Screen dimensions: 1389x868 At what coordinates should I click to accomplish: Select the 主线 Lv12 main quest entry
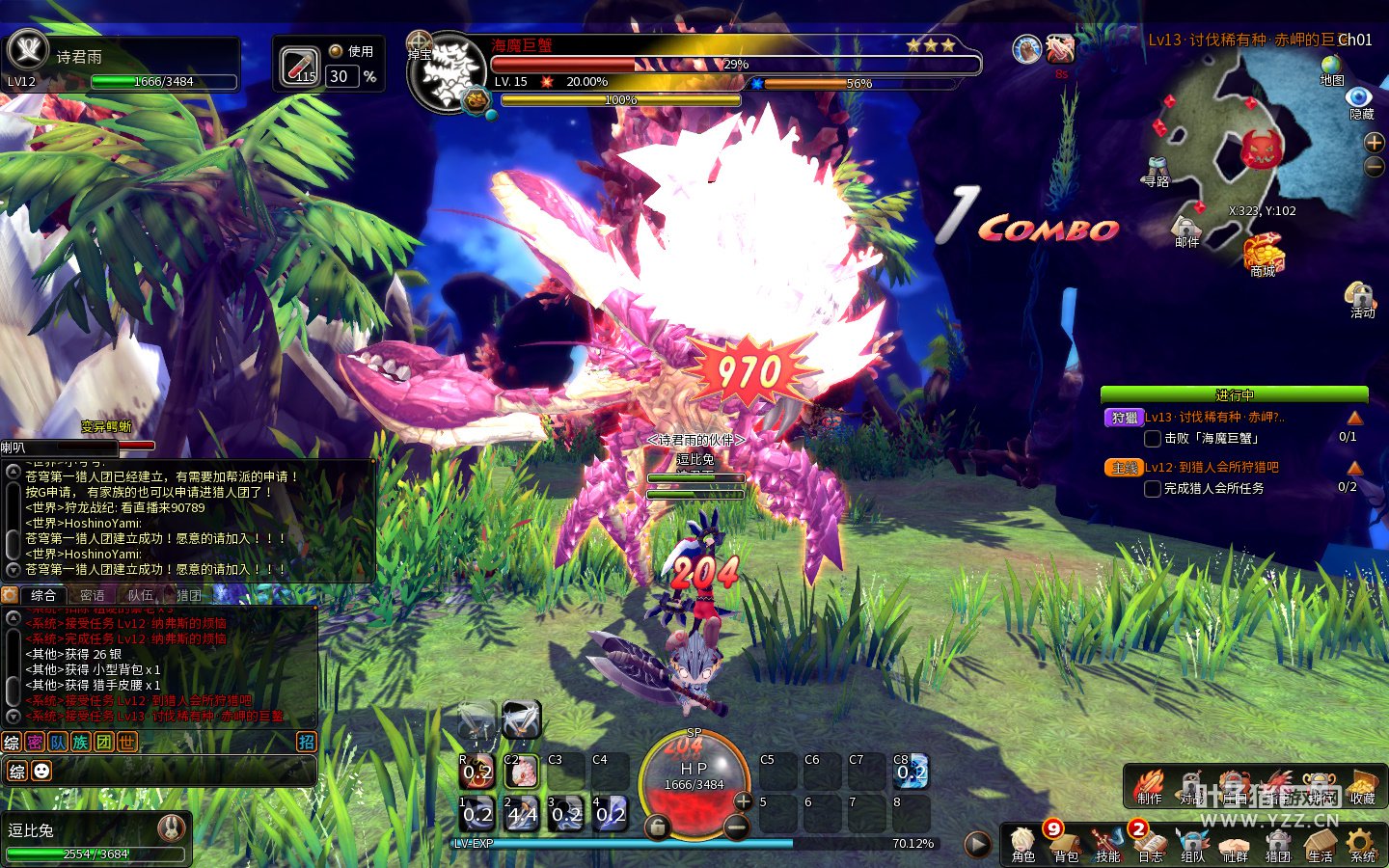[1212, 468]
